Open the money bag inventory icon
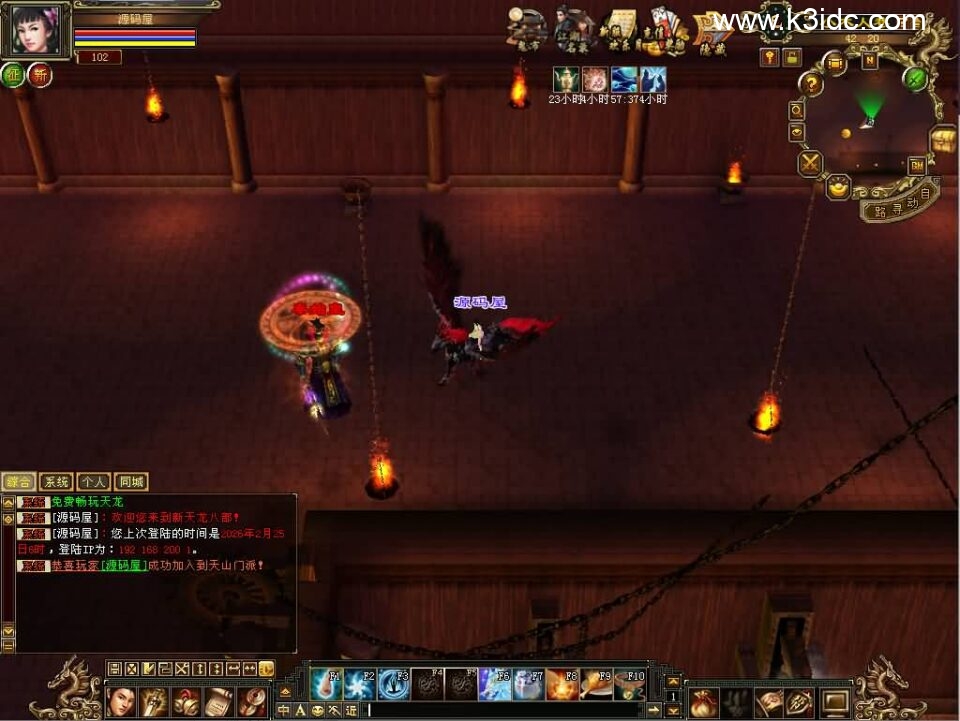The width and height of the screenshot is (960, 721). tap(702, 702)
